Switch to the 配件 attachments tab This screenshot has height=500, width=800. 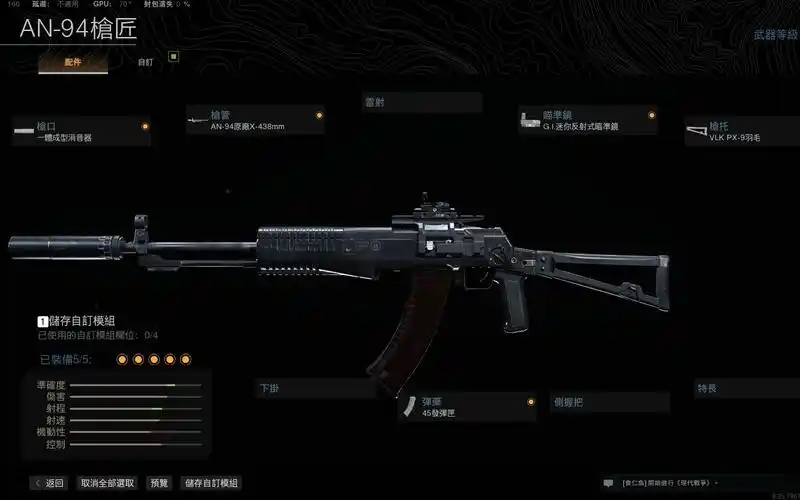point(73,62)
